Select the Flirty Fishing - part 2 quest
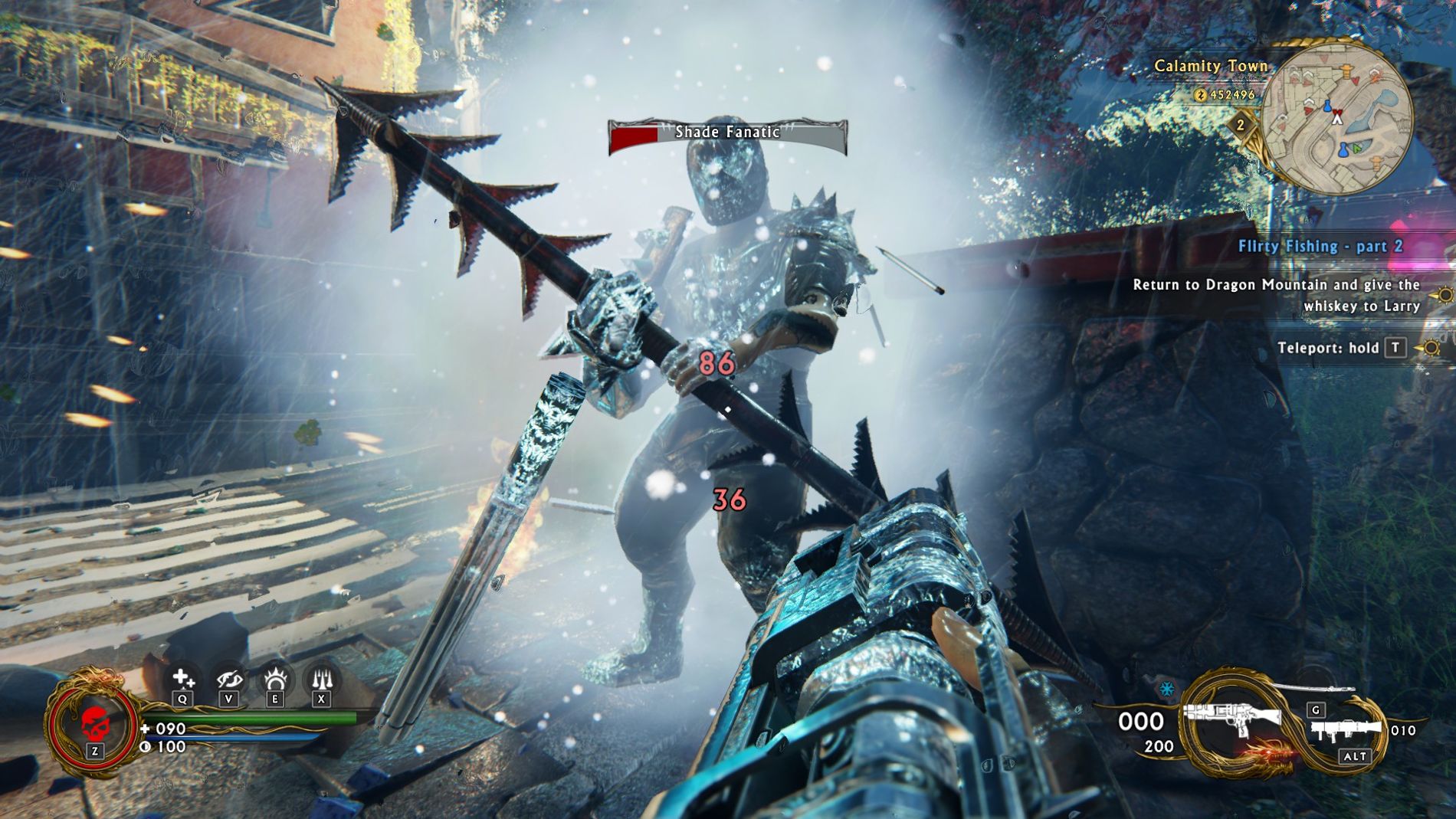Screen dimensions: 1456x819 click(1320, 246)
